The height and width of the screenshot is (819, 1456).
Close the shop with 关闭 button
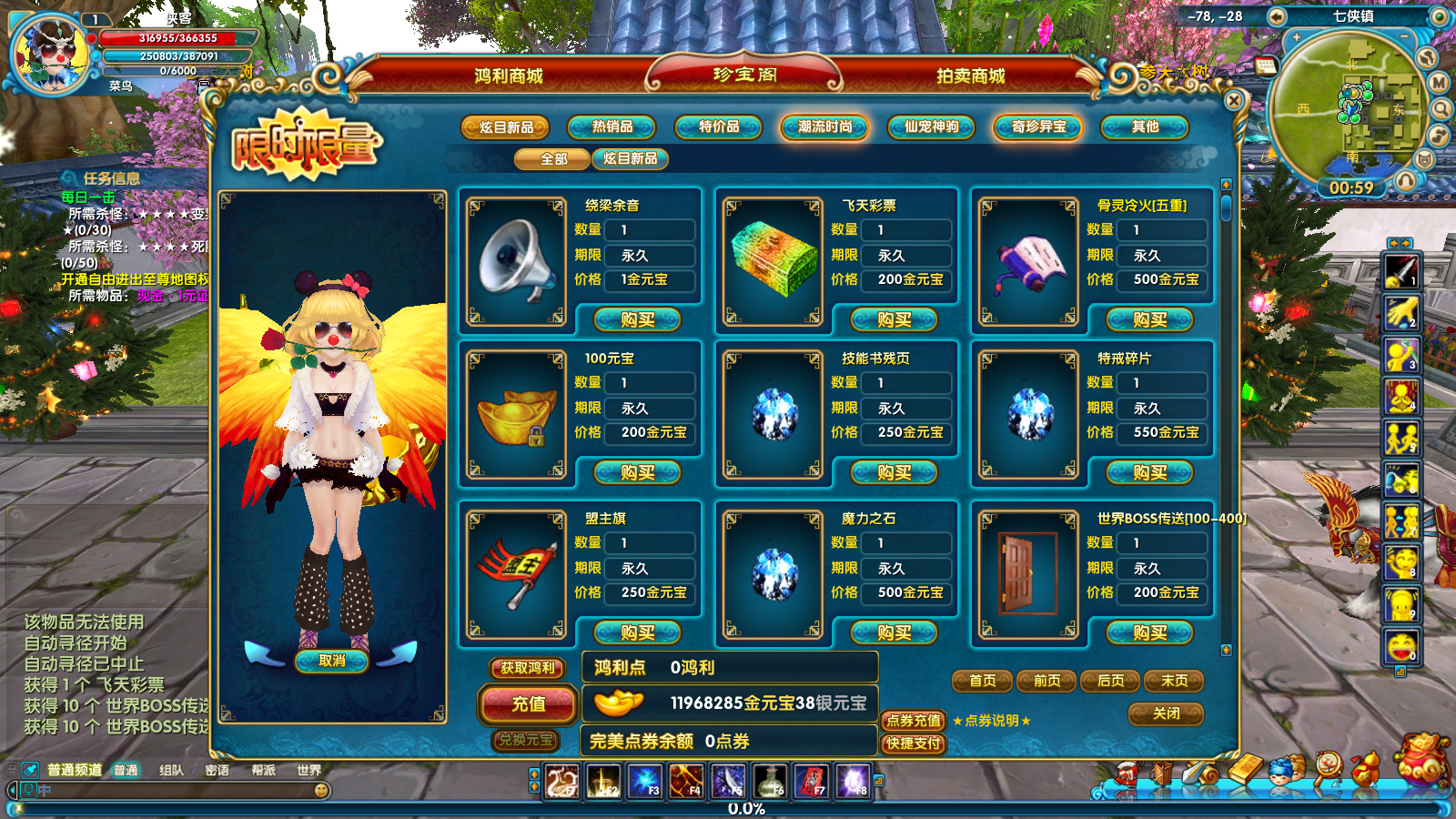click(1166, 713)
